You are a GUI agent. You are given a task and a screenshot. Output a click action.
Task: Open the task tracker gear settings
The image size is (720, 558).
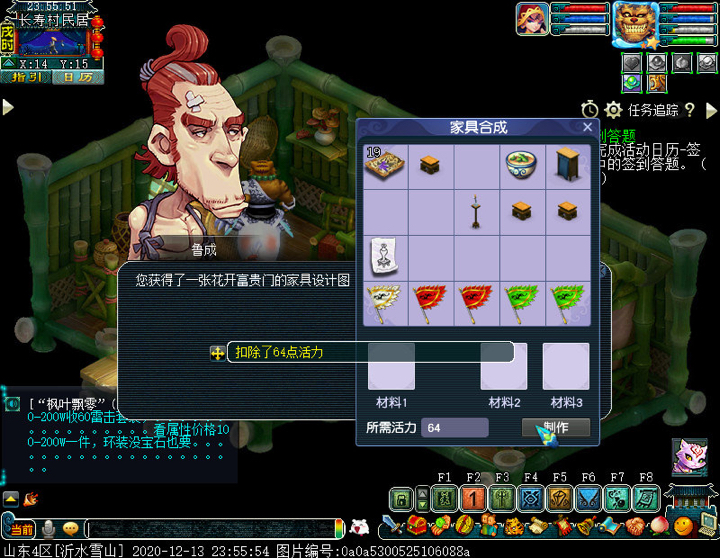click(x=613, y=110)
